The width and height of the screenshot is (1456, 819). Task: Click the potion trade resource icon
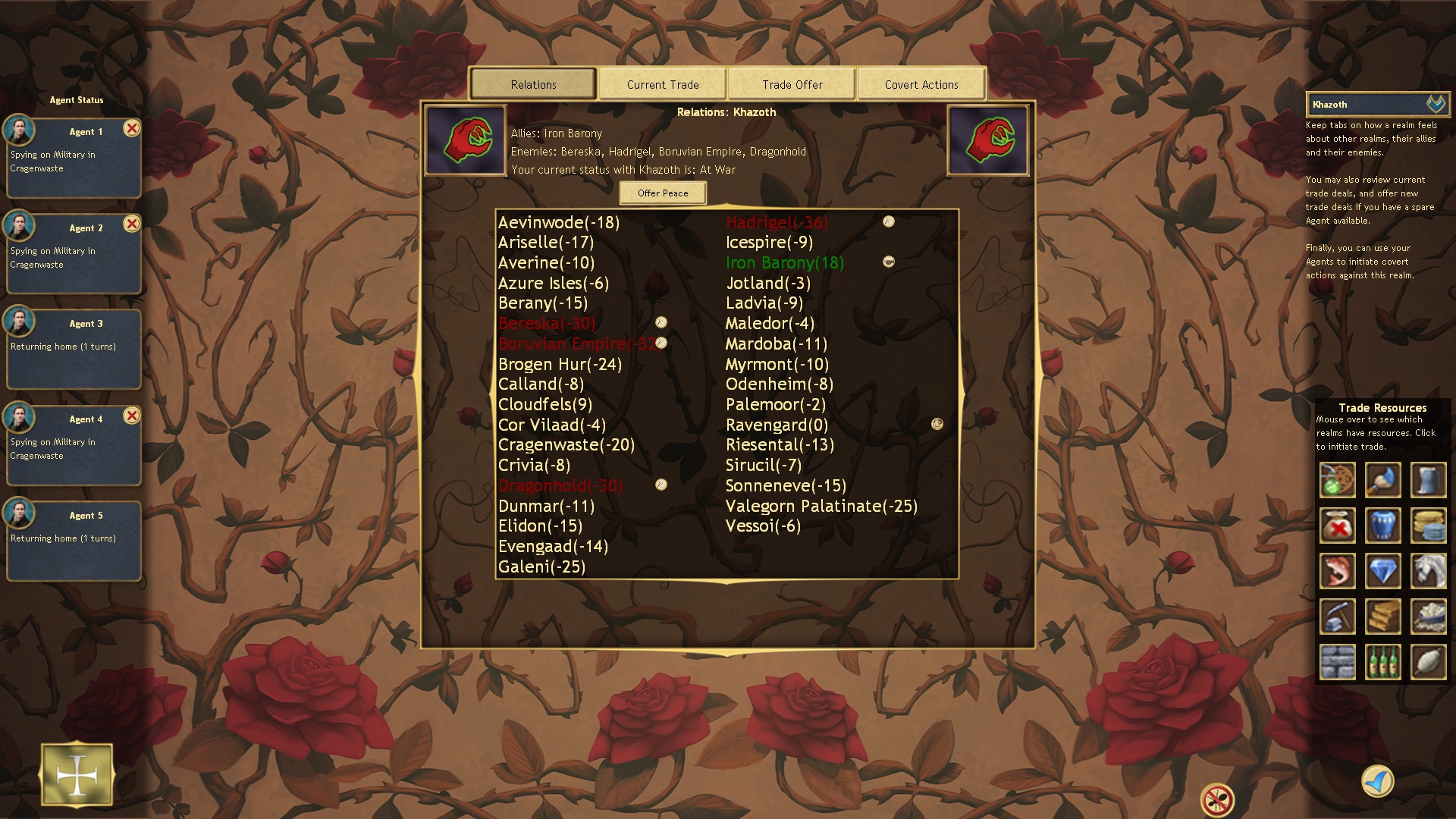coord(1337,480)
